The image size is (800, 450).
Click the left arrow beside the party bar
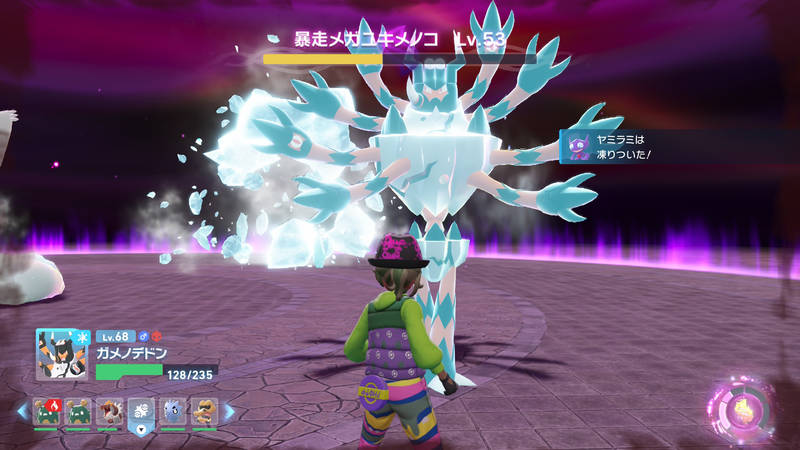pyautogui.click(x=21, y=411)
